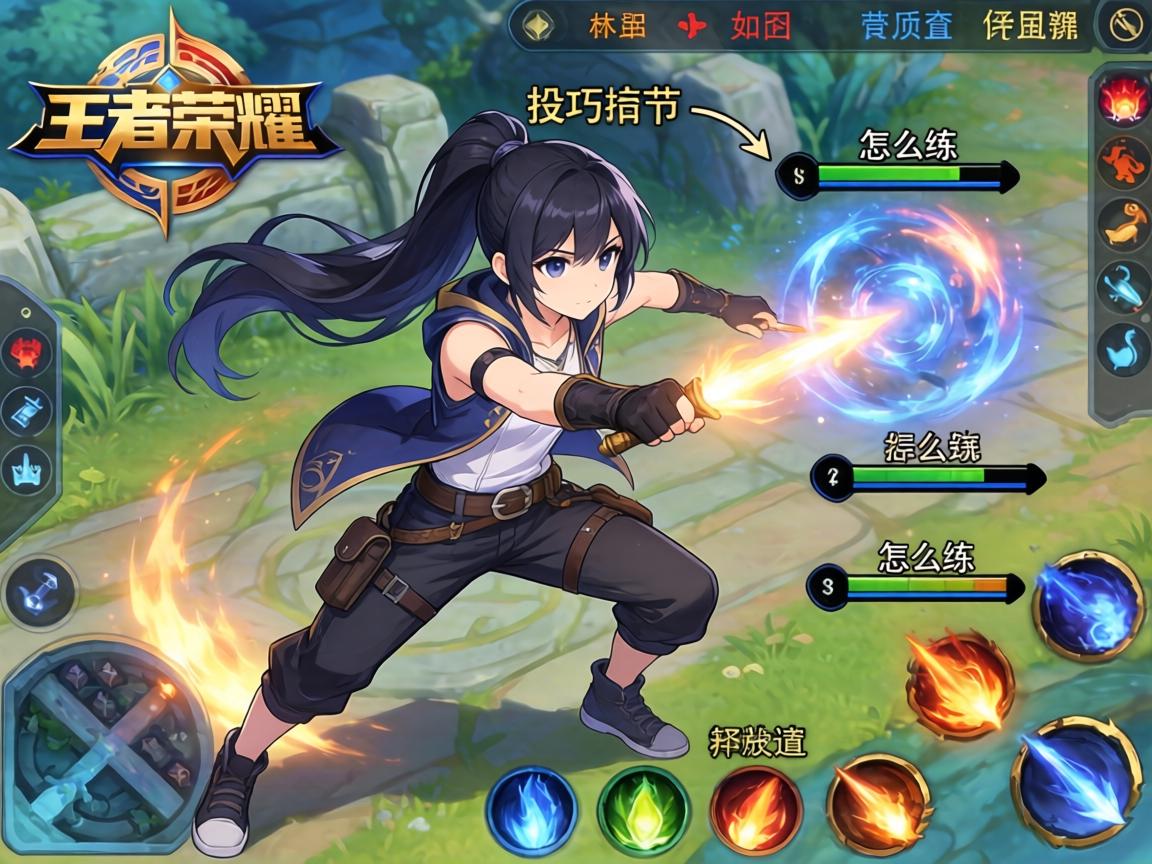This screenshot has width=1152, height=864.
Task: Activate the blue flame skill
Action: 531,808
